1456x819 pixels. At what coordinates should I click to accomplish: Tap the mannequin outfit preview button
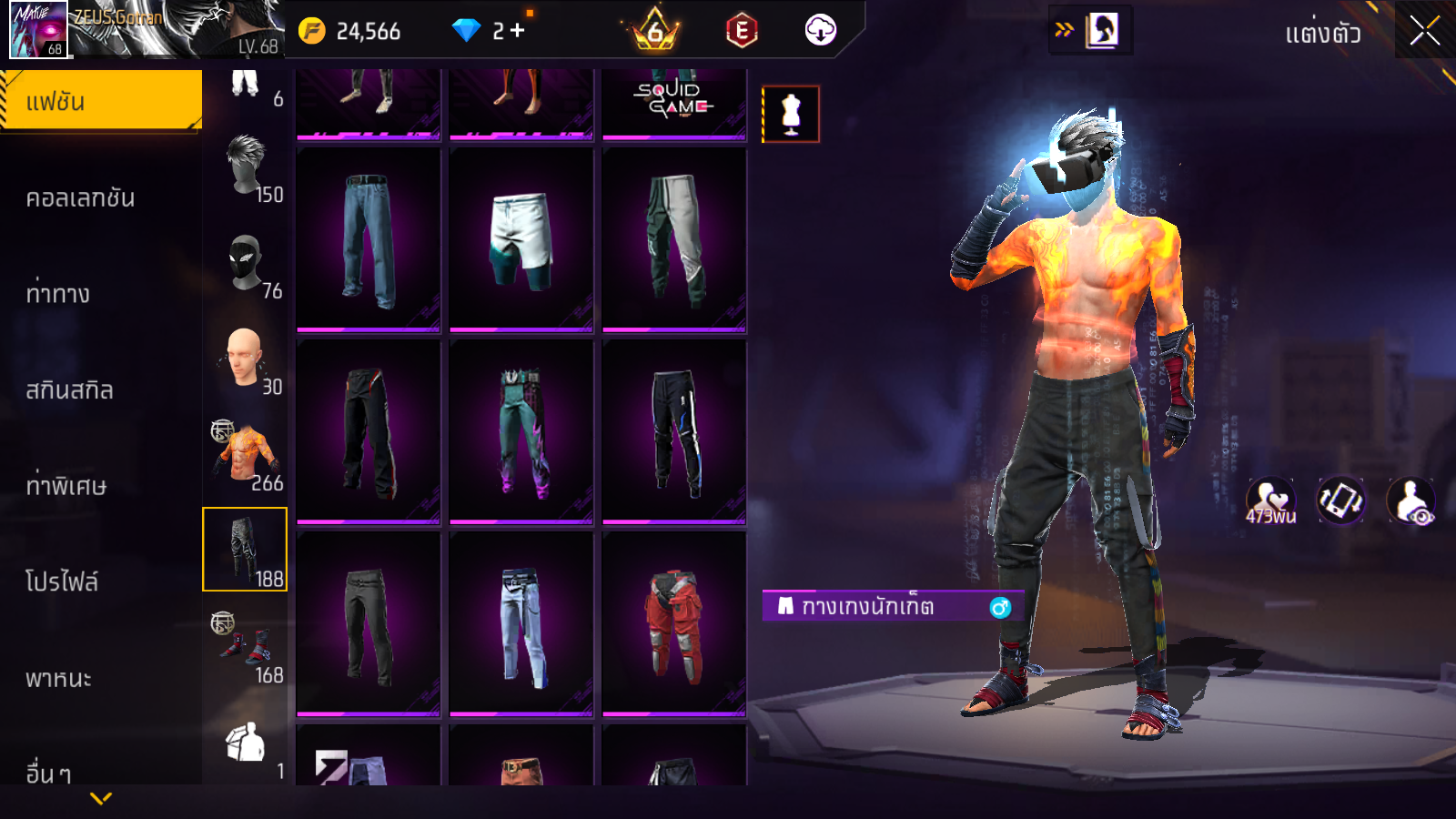tap(791, 115)
